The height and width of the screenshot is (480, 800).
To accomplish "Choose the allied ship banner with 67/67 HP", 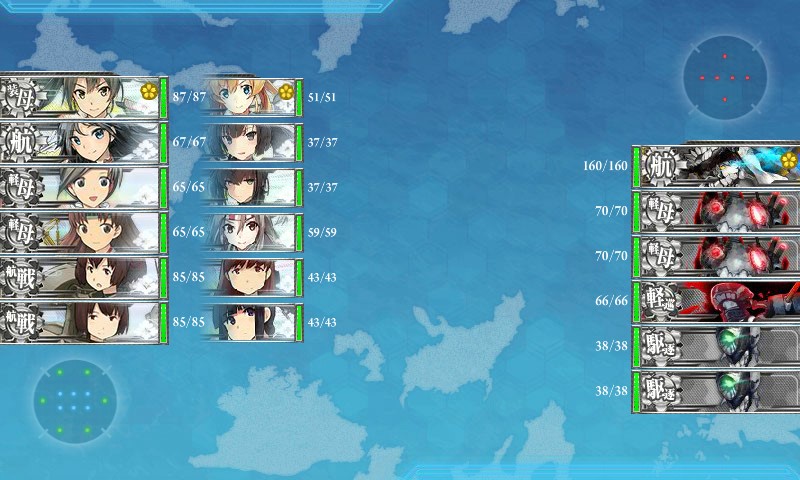I will coord(82,142).
